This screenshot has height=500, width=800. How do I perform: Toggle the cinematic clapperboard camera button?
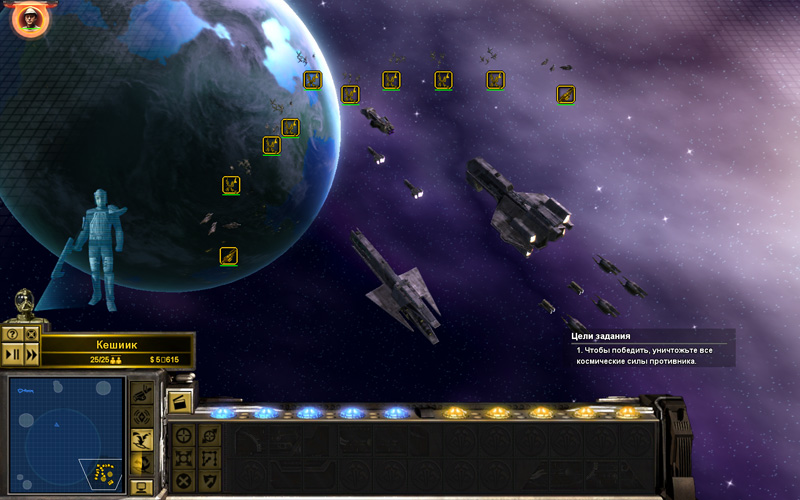pos(181,402)
